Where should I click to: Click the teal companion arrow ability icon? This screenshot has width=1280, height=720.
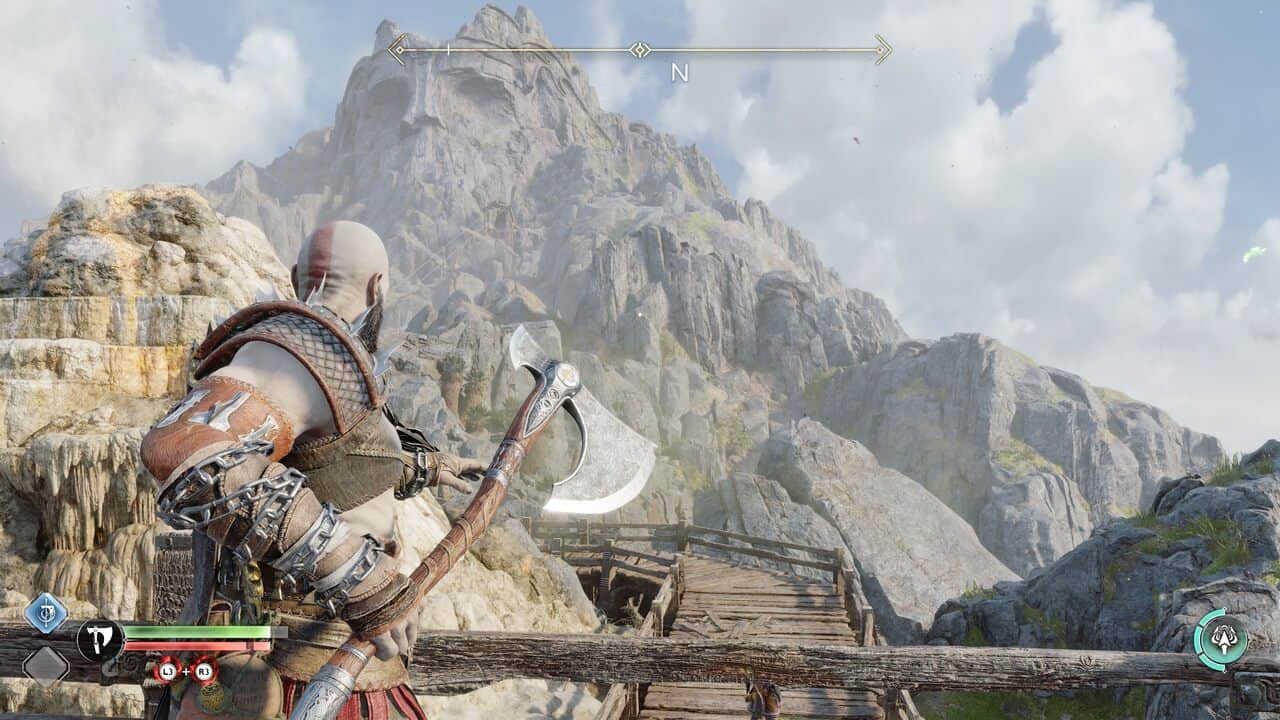[x=1222, y=640]
